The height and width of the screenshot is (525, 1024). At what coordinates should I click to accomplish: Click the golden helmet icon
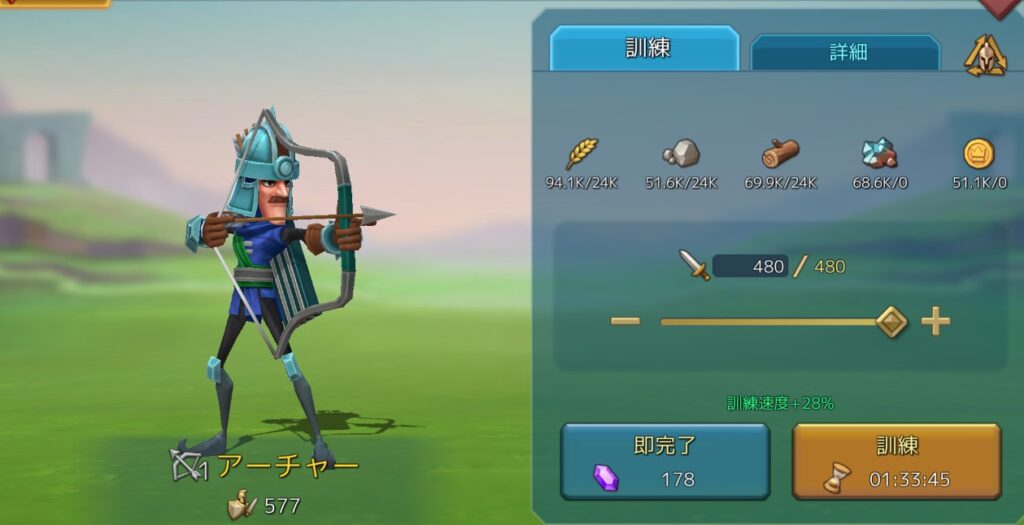coord(984,56)
